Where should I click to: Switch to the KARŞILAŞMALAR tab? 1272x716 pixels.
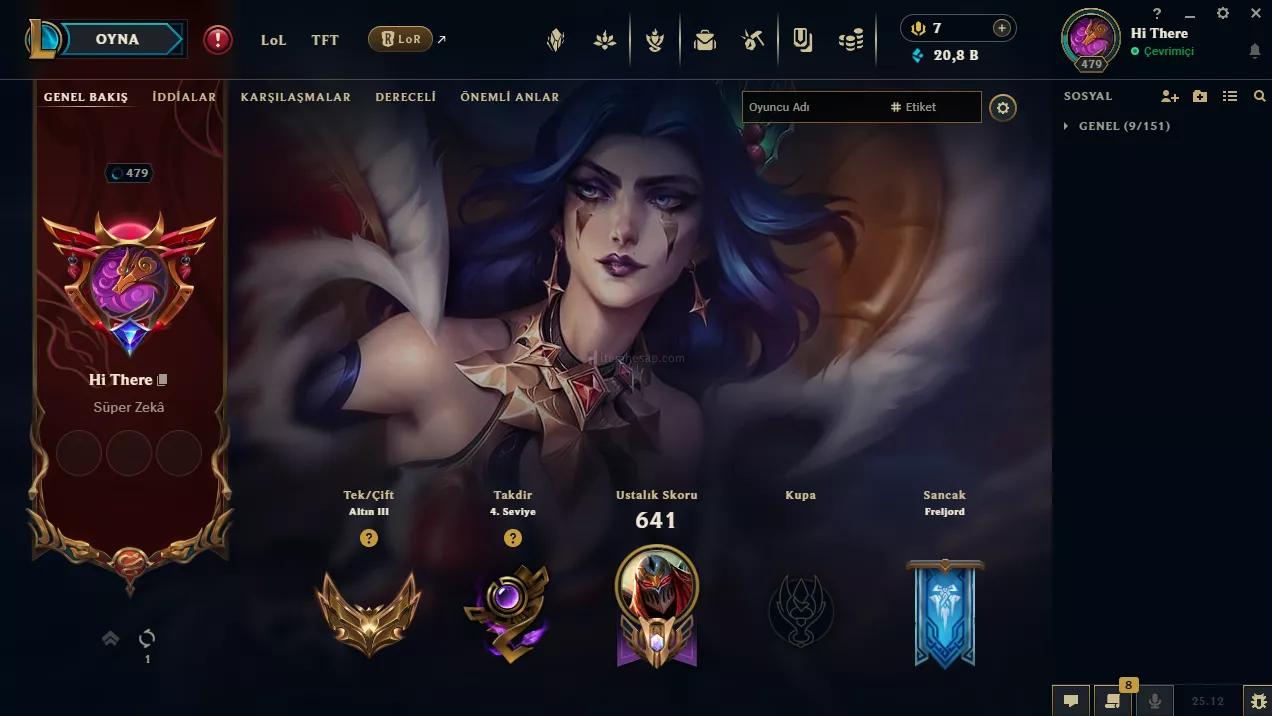coord(295,97)
